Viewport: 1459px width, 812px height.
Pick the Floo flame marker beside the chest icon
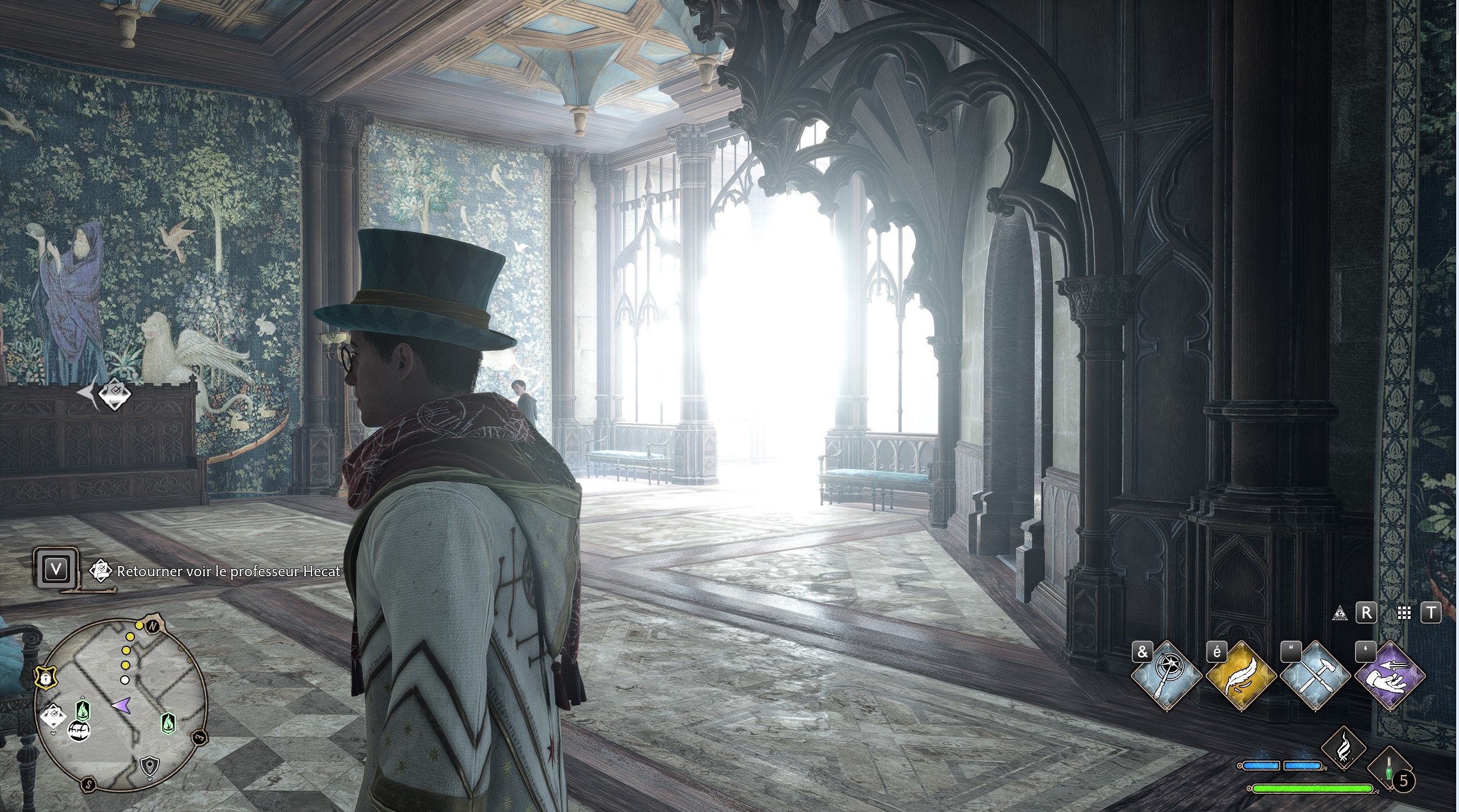tap(83, 710)
